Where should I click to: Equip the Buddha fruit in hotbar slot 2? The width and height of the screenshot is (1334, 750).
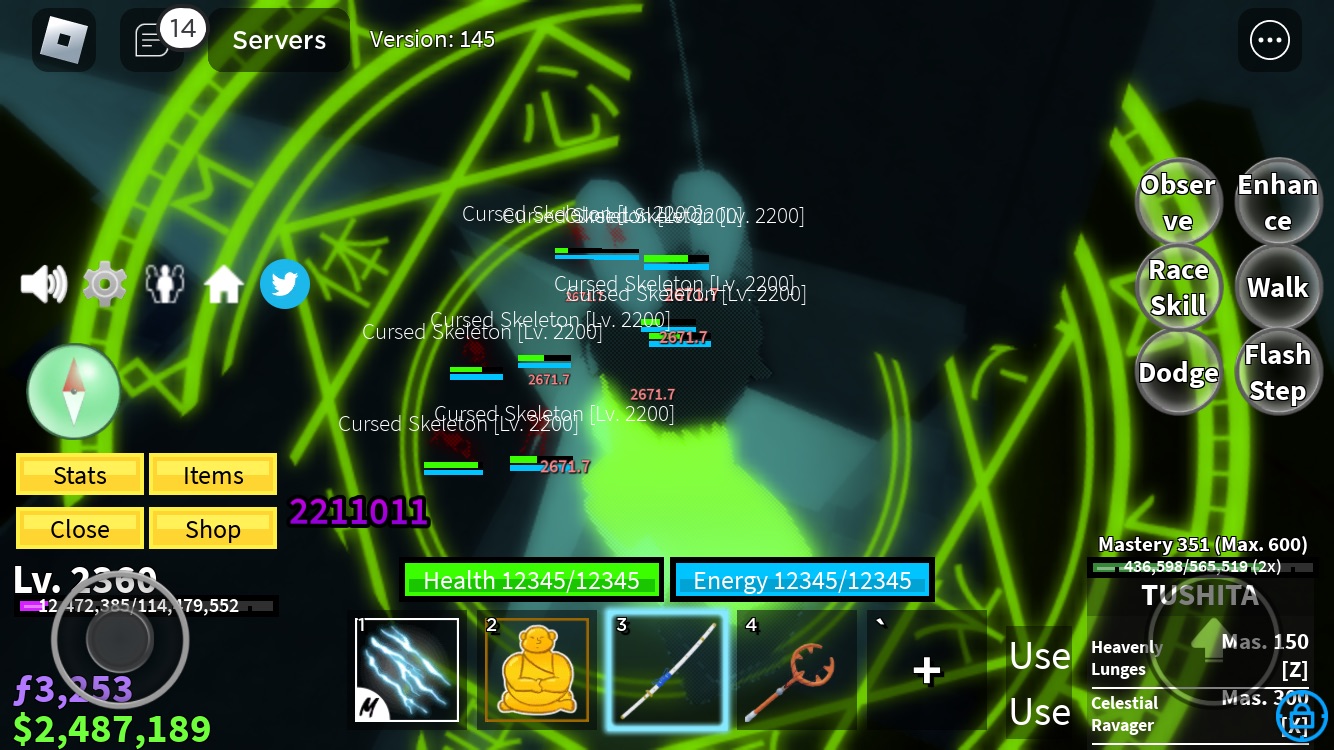coord(536,669)
